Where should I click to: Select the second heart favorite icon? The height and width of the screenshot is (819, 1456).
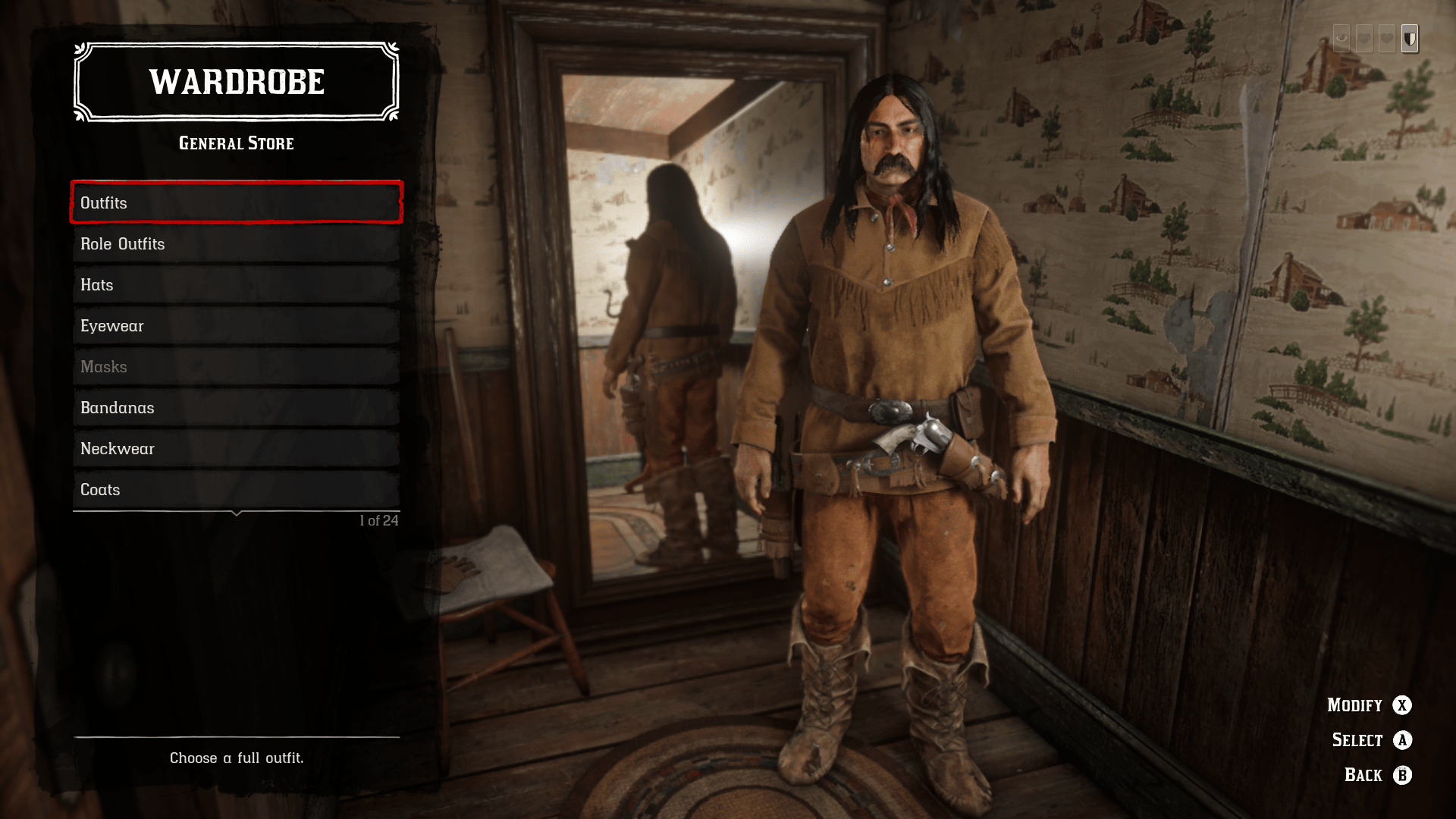coord(1387,39)
